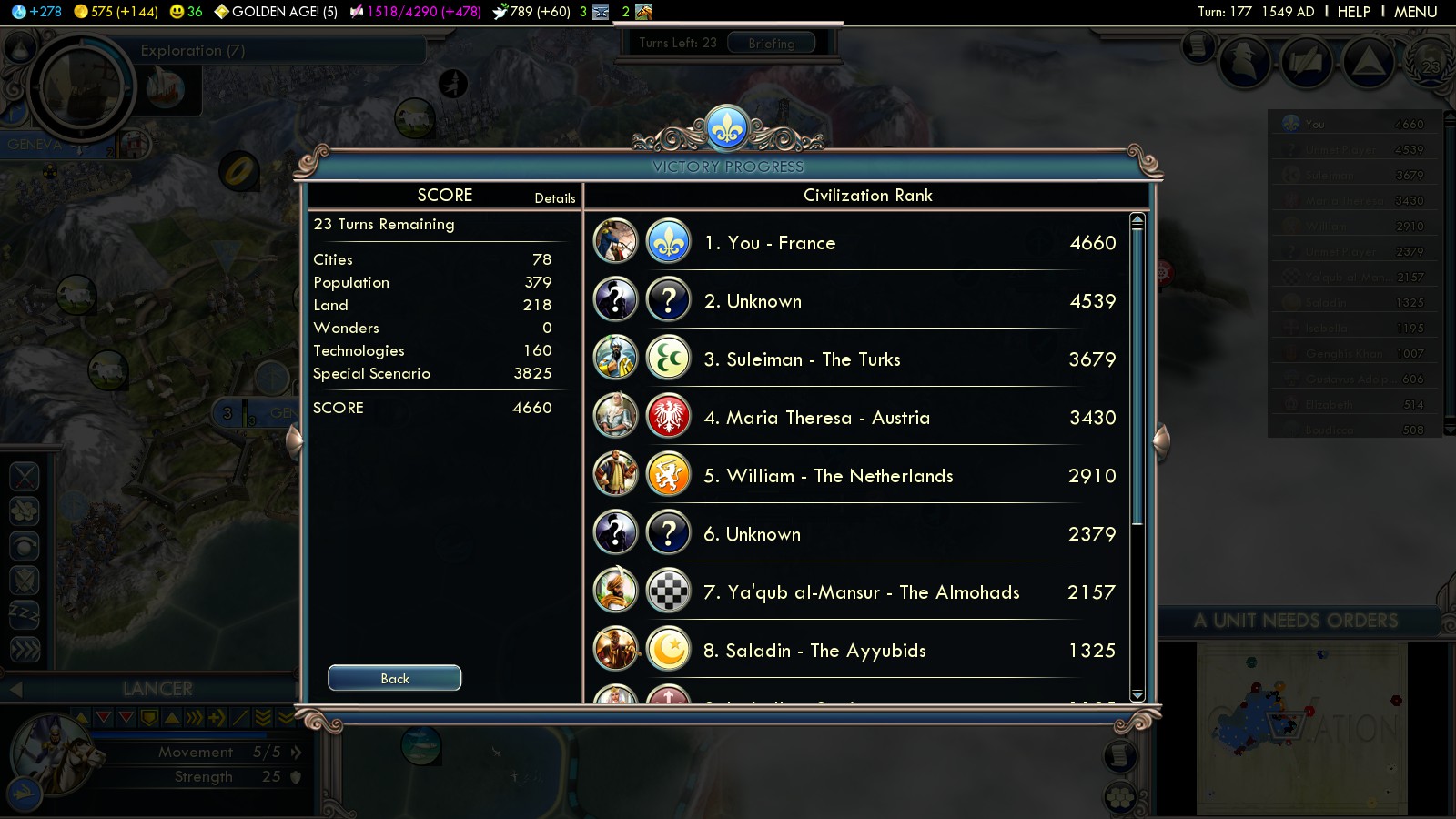1456x819 pixels.
Task: Click the Back button
Action: [x=394, y=678]
